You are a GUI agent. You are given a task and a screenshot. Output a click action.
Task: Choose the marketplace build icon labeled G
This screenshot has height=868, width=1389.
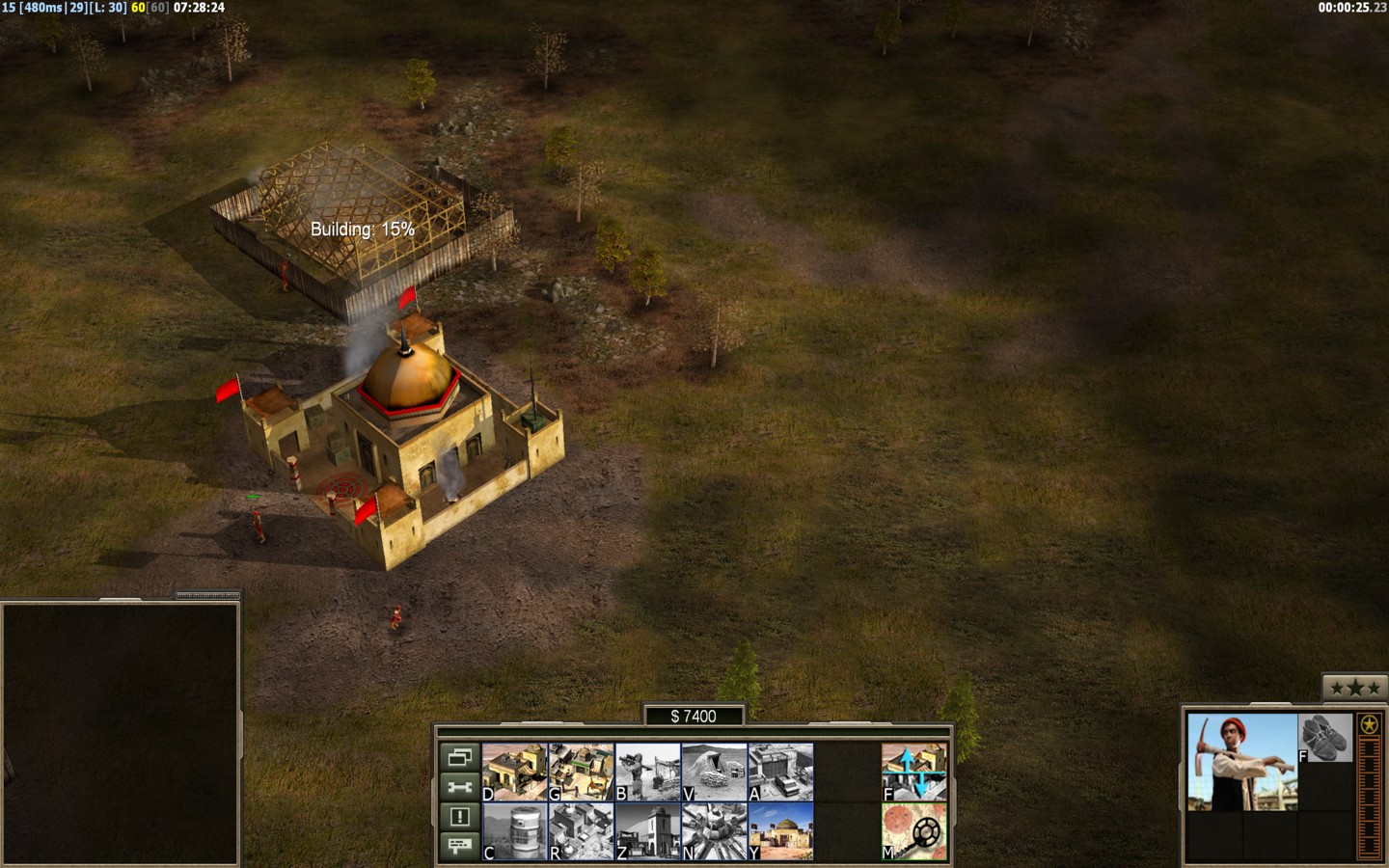click(581, 772)
